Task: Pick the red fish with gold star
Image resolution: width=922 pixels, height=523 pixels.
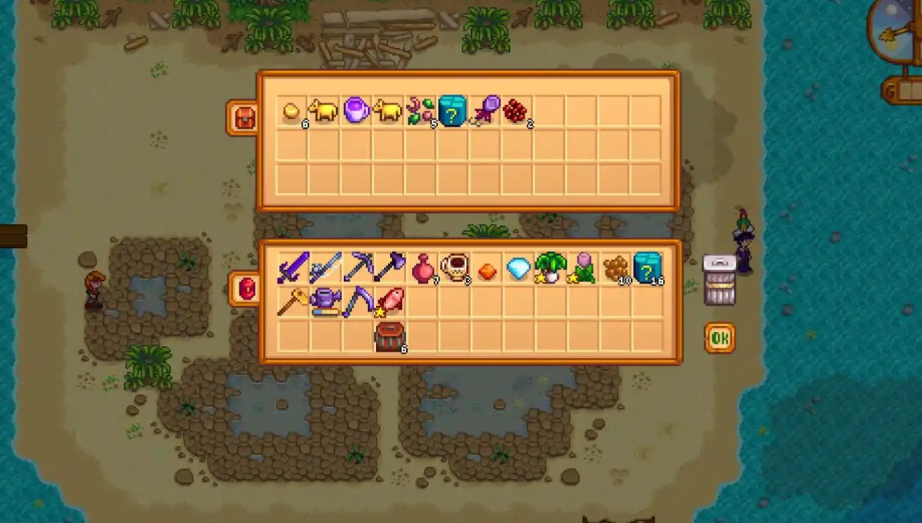Action: click(389, 300)
